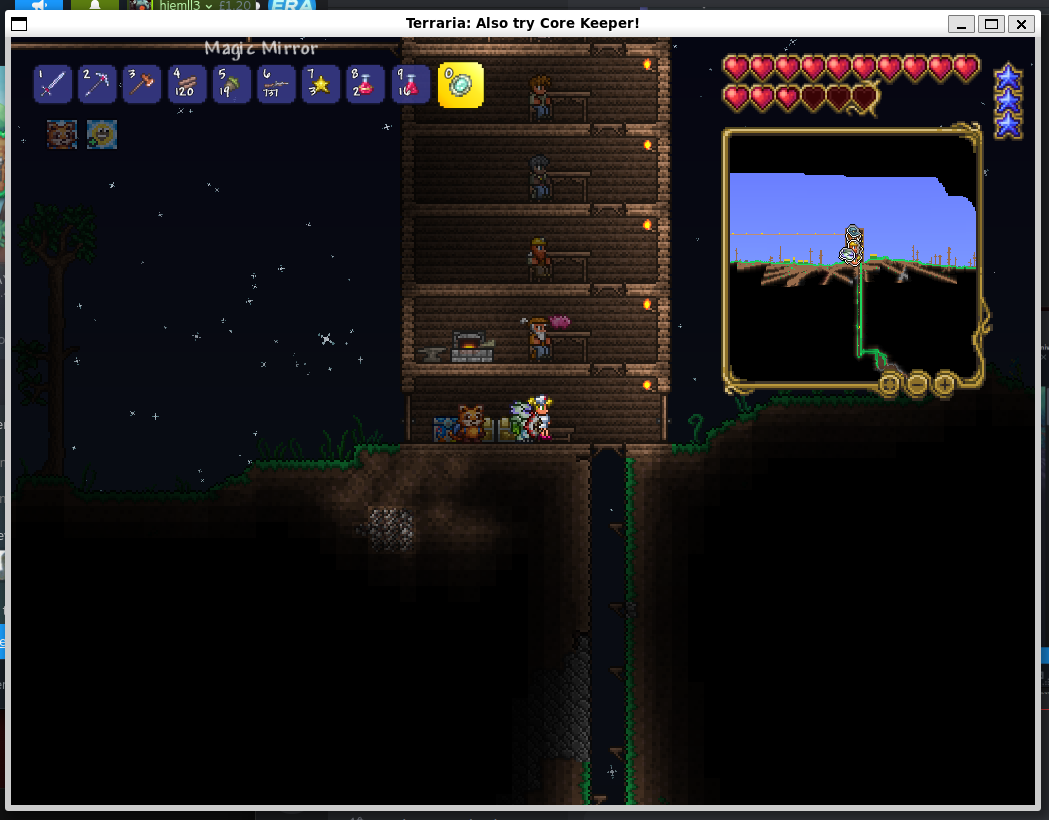The width and height of the screenshot is (1049, 820).
Task: Choose the potion stack of 2
Action: click(366, 85)
